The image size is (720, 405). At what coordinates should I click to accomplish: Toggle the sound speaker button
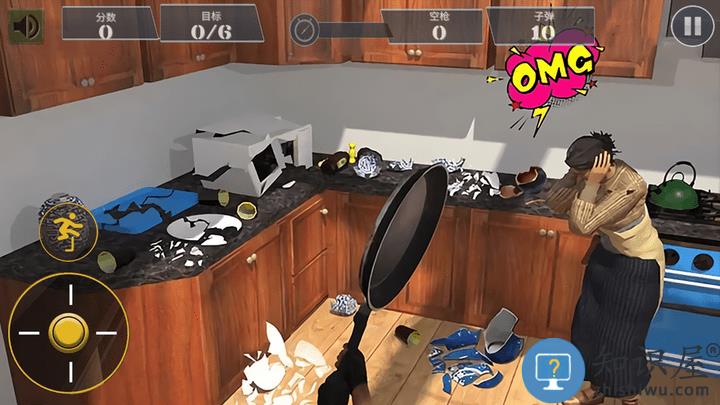point(23,25)
